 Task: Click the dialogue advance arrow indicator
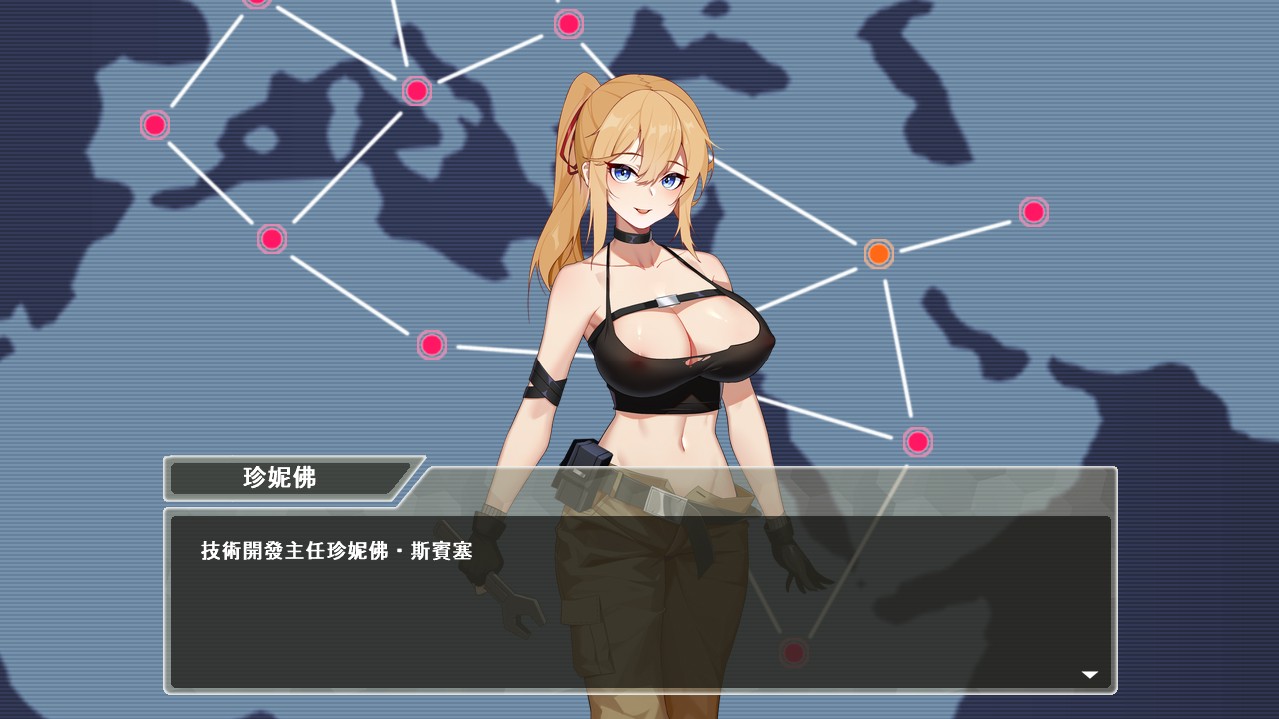[x=1089, y=675]
